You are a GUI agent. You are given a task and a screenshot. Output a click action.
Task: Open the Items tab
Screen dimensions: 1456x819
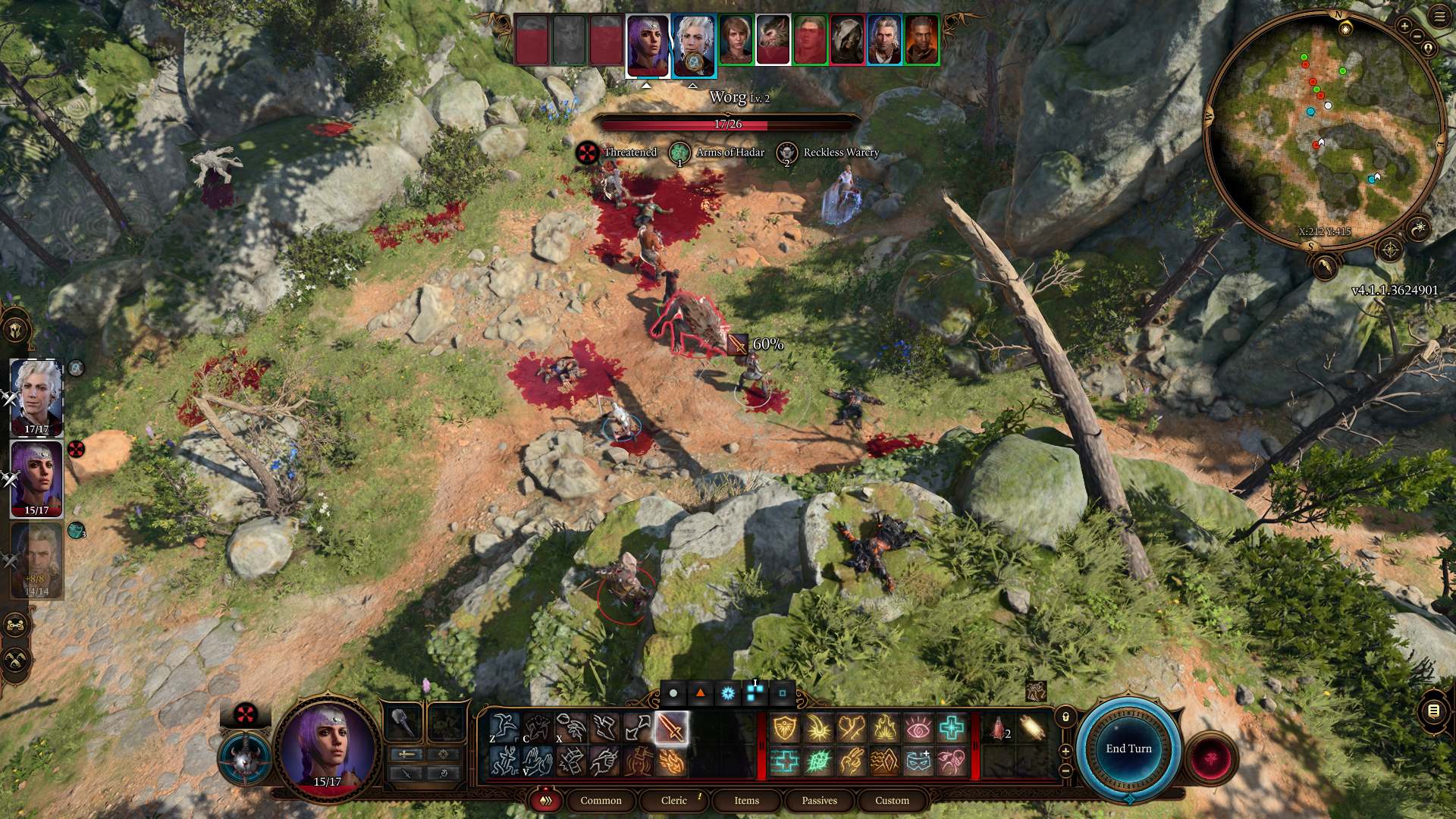pyautogui.click(x=745, y=801)
